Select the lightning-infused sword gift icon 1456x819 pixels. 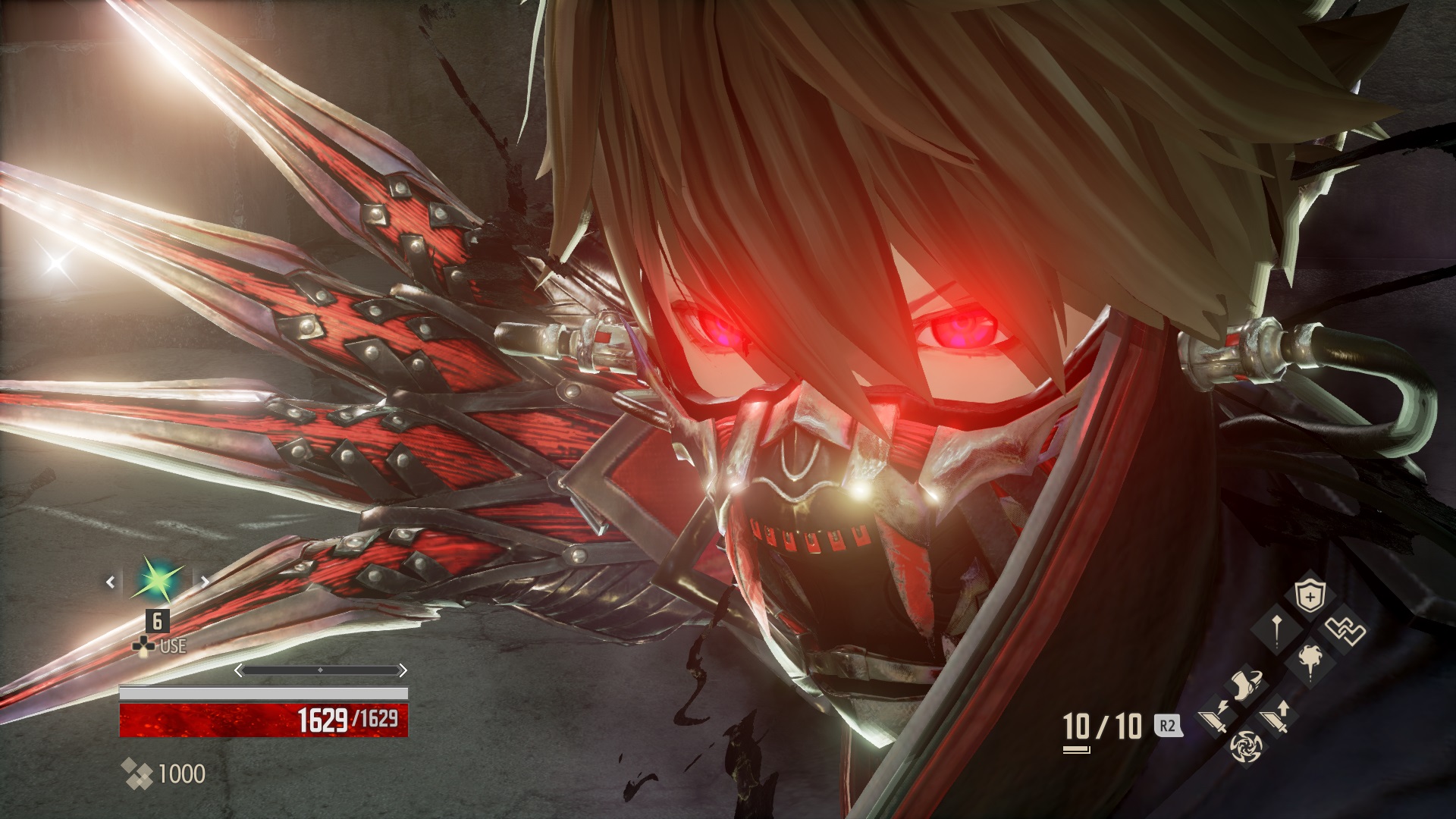coord(1216,714)
